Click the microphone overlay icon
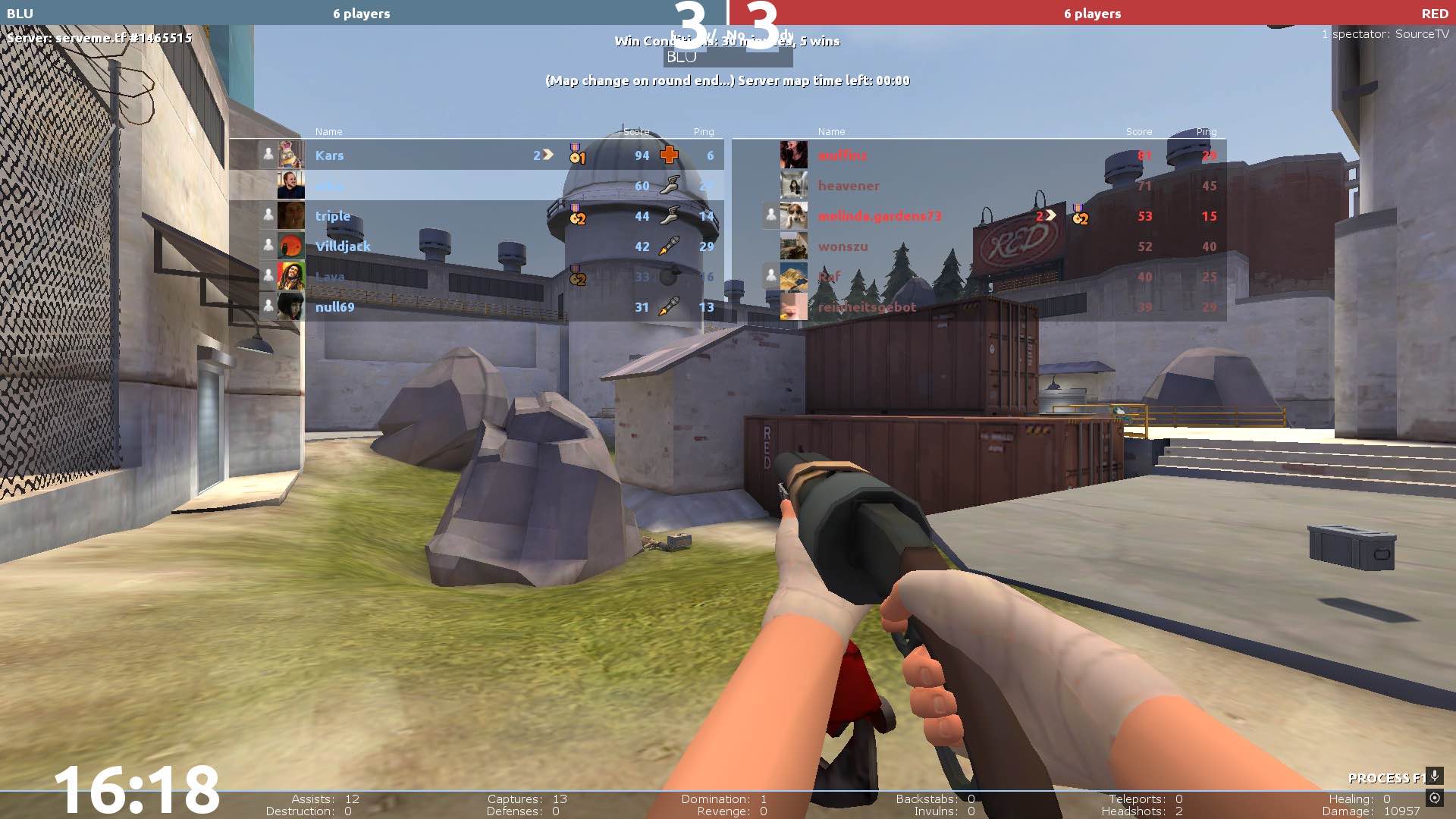This screenshot has height=819, width=1456. (1434, 776)
